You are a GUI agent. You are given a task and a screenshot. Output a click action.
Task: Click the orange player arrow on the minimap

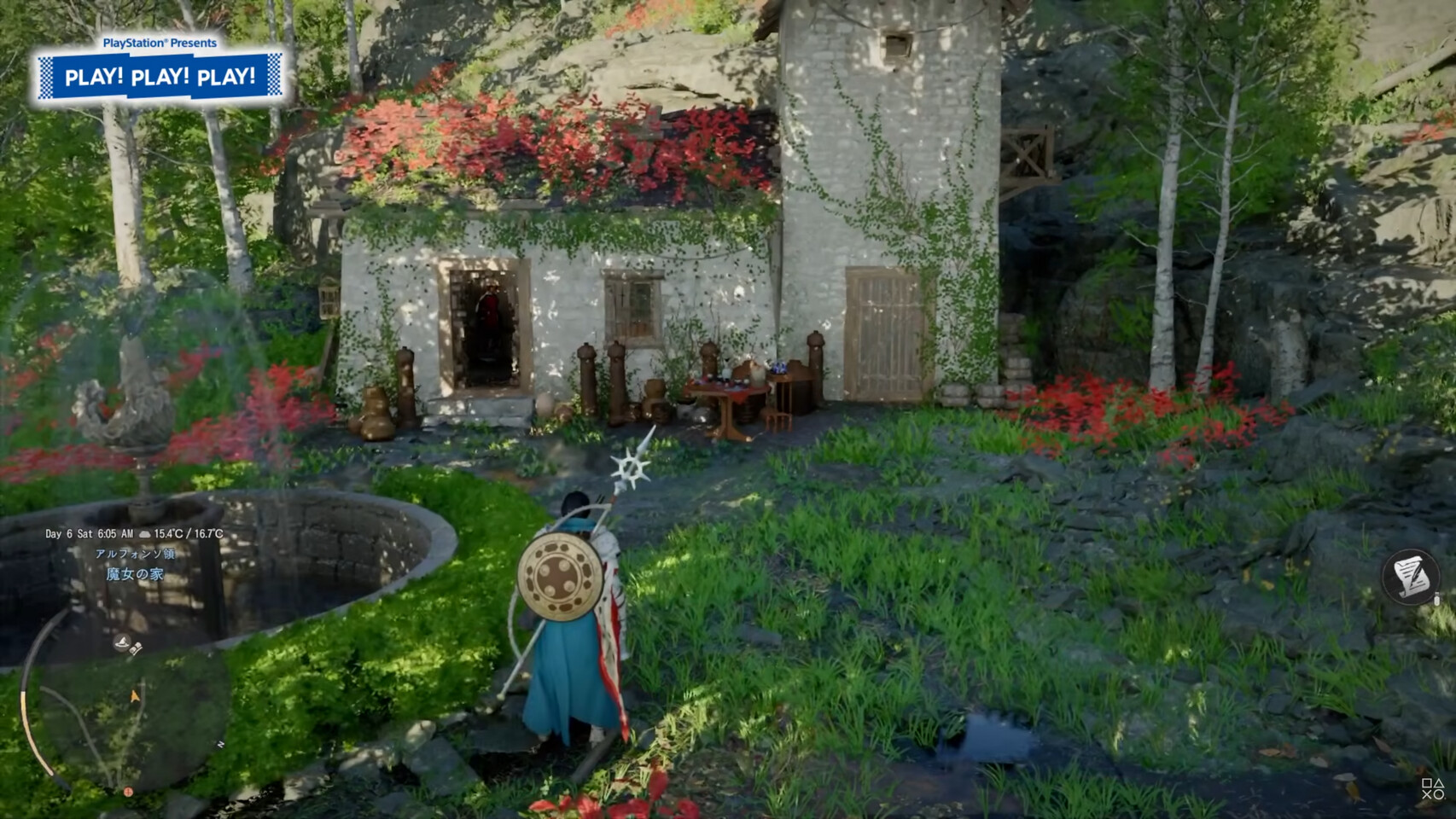pyautogui.click(x=134, y=694)
